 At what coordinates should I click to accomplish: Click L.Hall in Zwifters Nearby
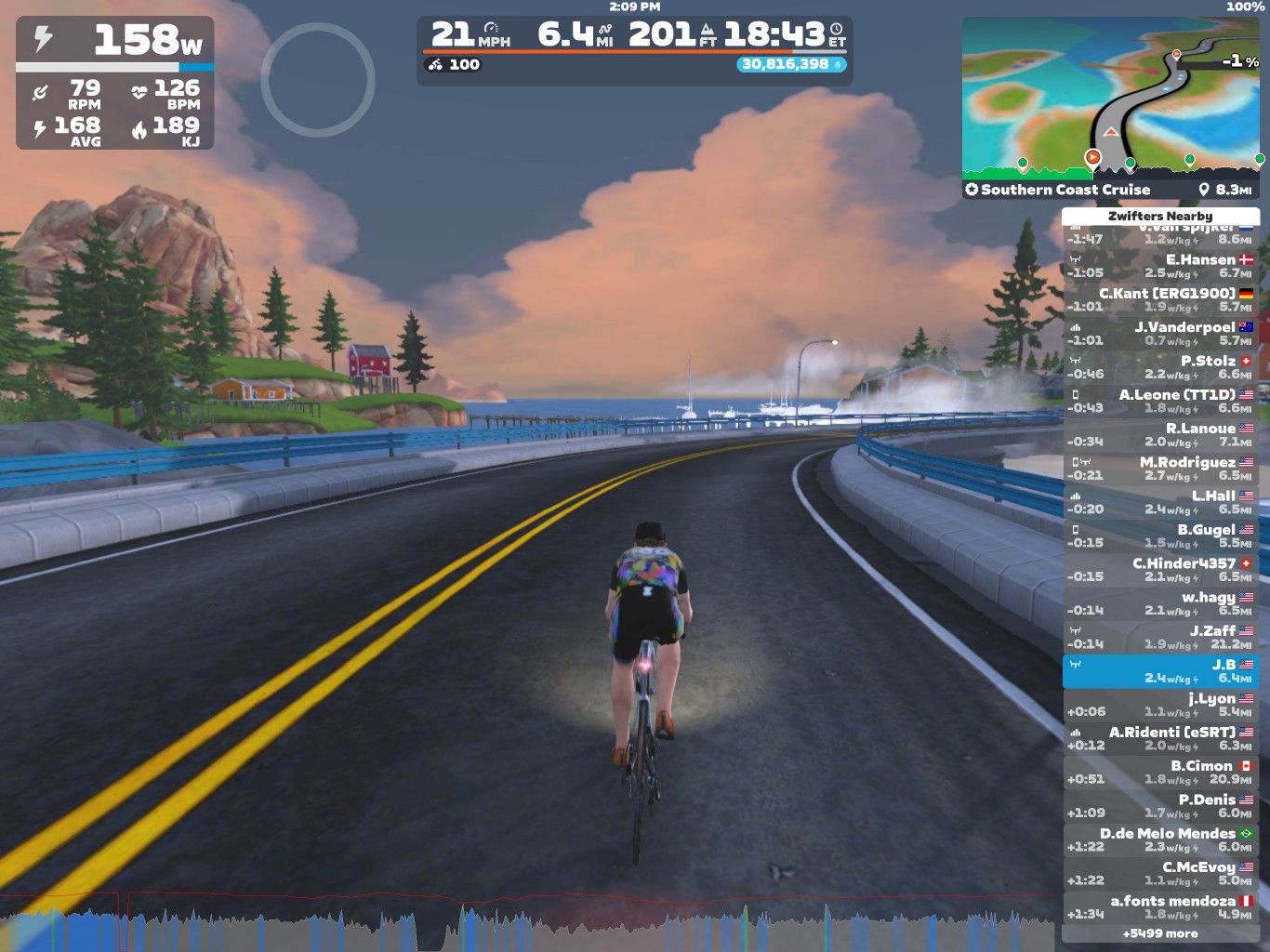click(1159, 502)
